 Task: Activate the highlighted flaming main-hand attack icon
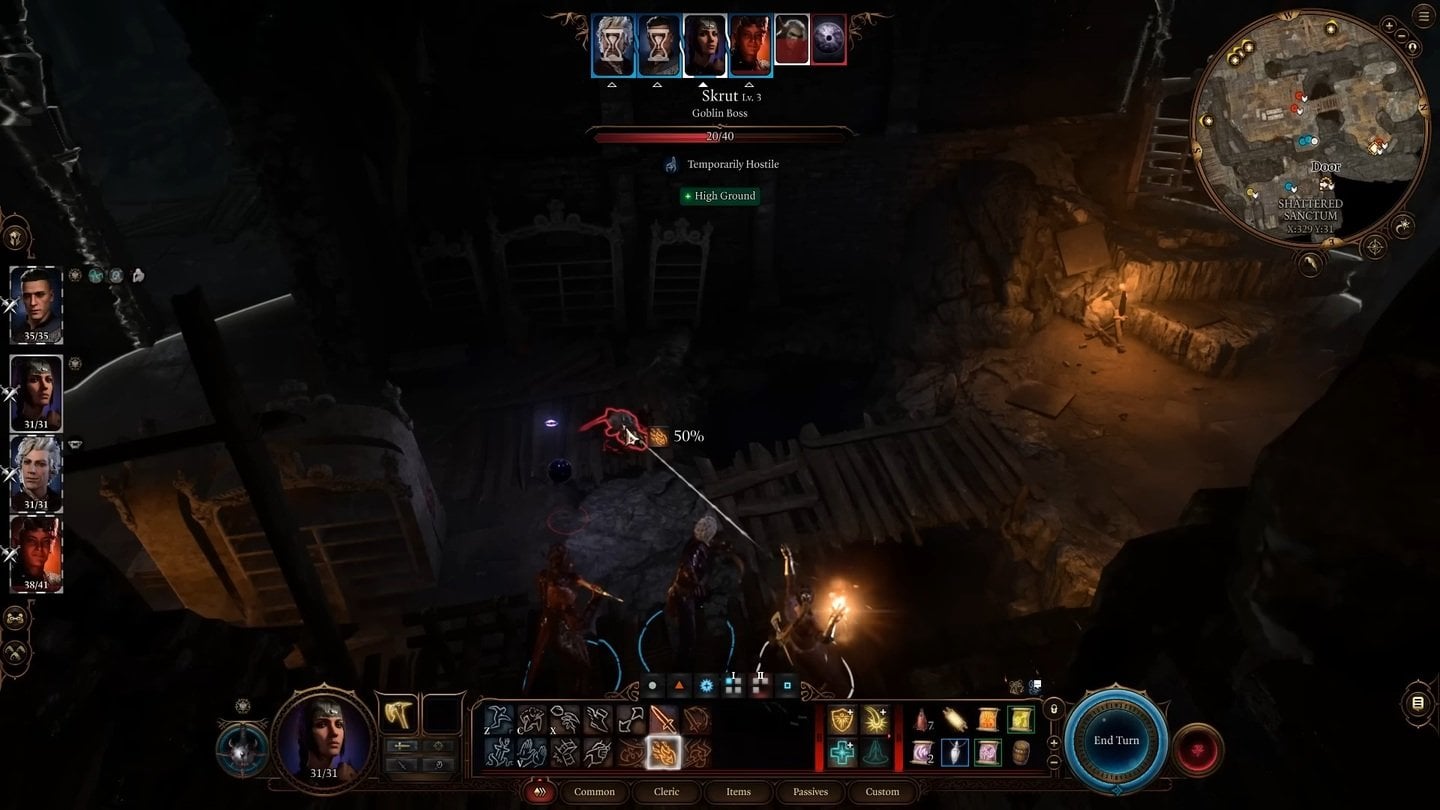pos(663,752)
